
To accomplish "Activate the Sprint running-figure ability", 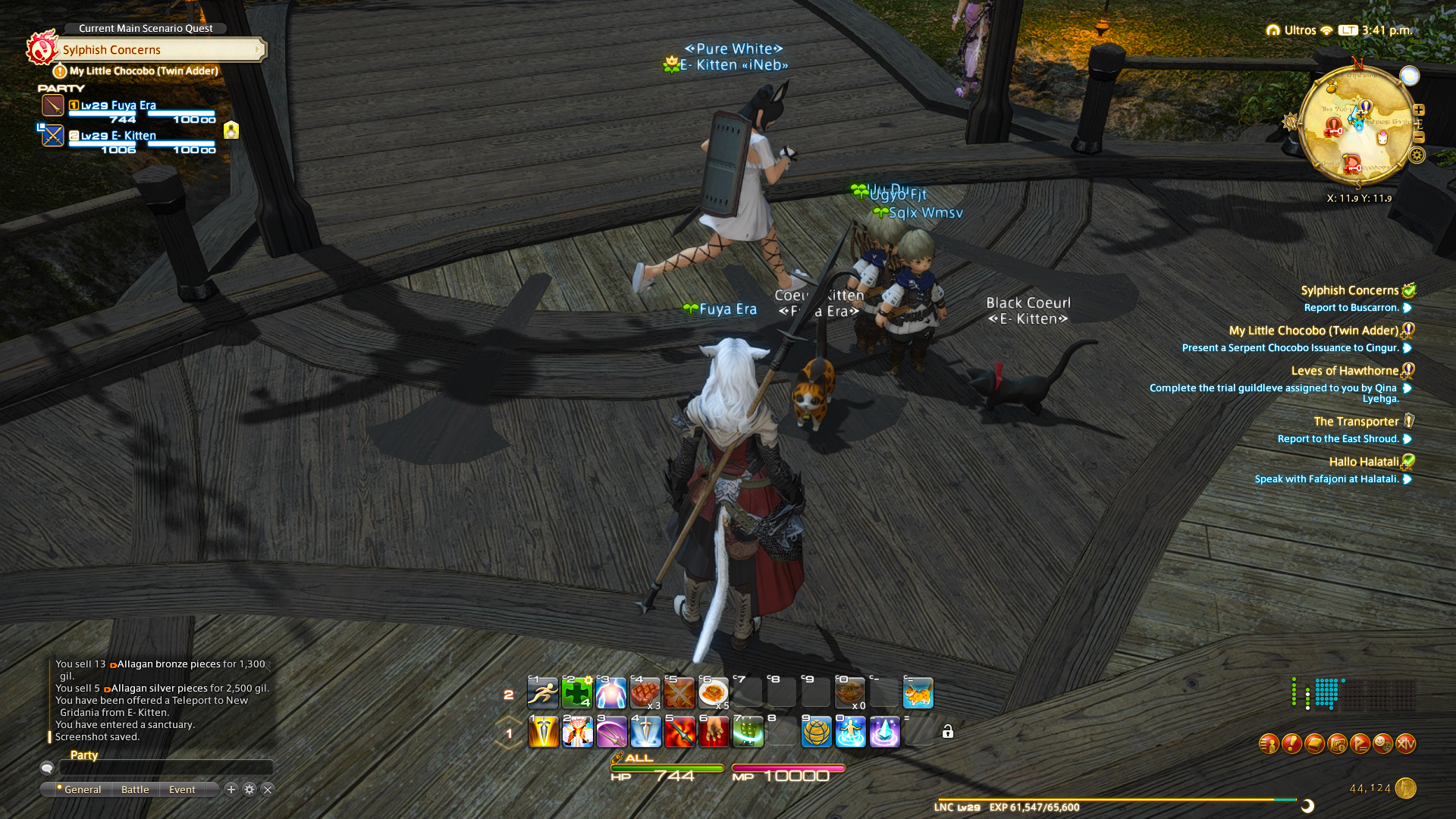I will (x=543, y=693).
